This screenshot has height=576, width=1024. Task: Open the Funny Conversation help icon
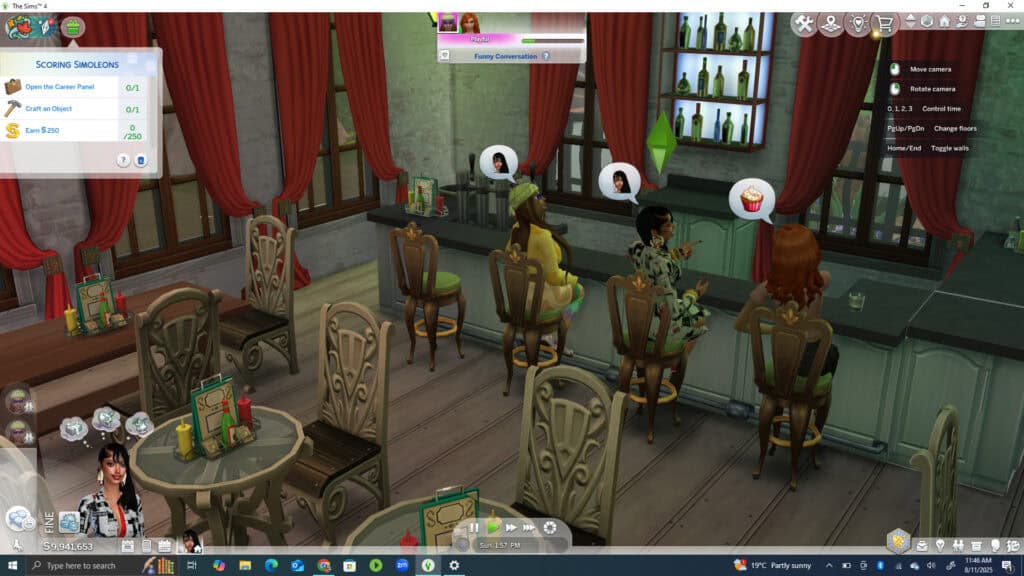click(x=546, y=57)
